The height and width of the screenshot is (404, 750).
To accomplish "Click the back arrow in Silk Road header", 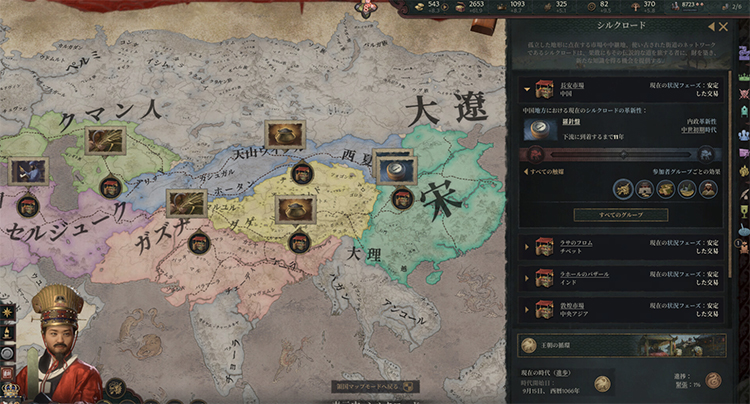I will pos(711,27).
